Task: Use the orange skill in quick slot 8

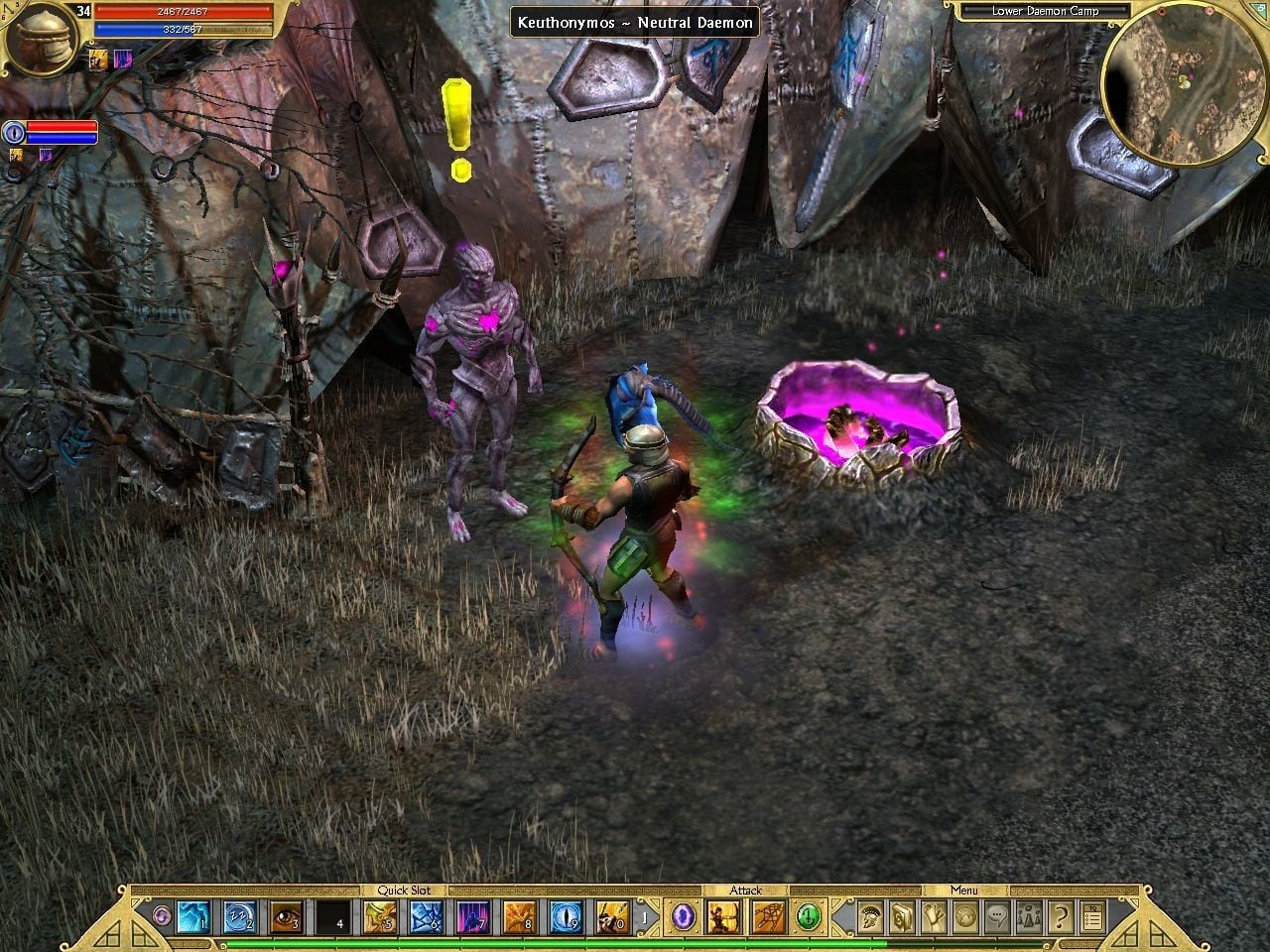Action: coord(520,918)
